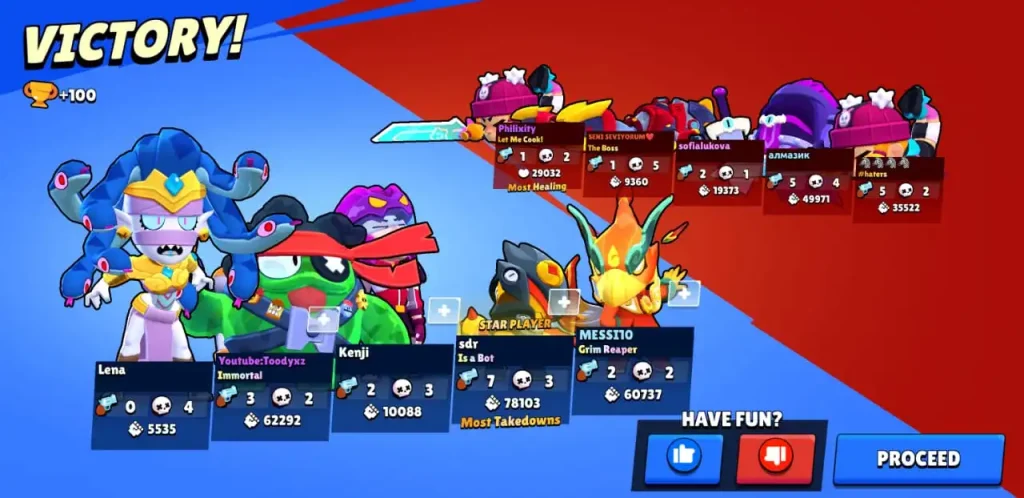The width and height of the screenshot is (1024, 498).
Task: View Kenji's player stats card
Action: click(391, 388)
